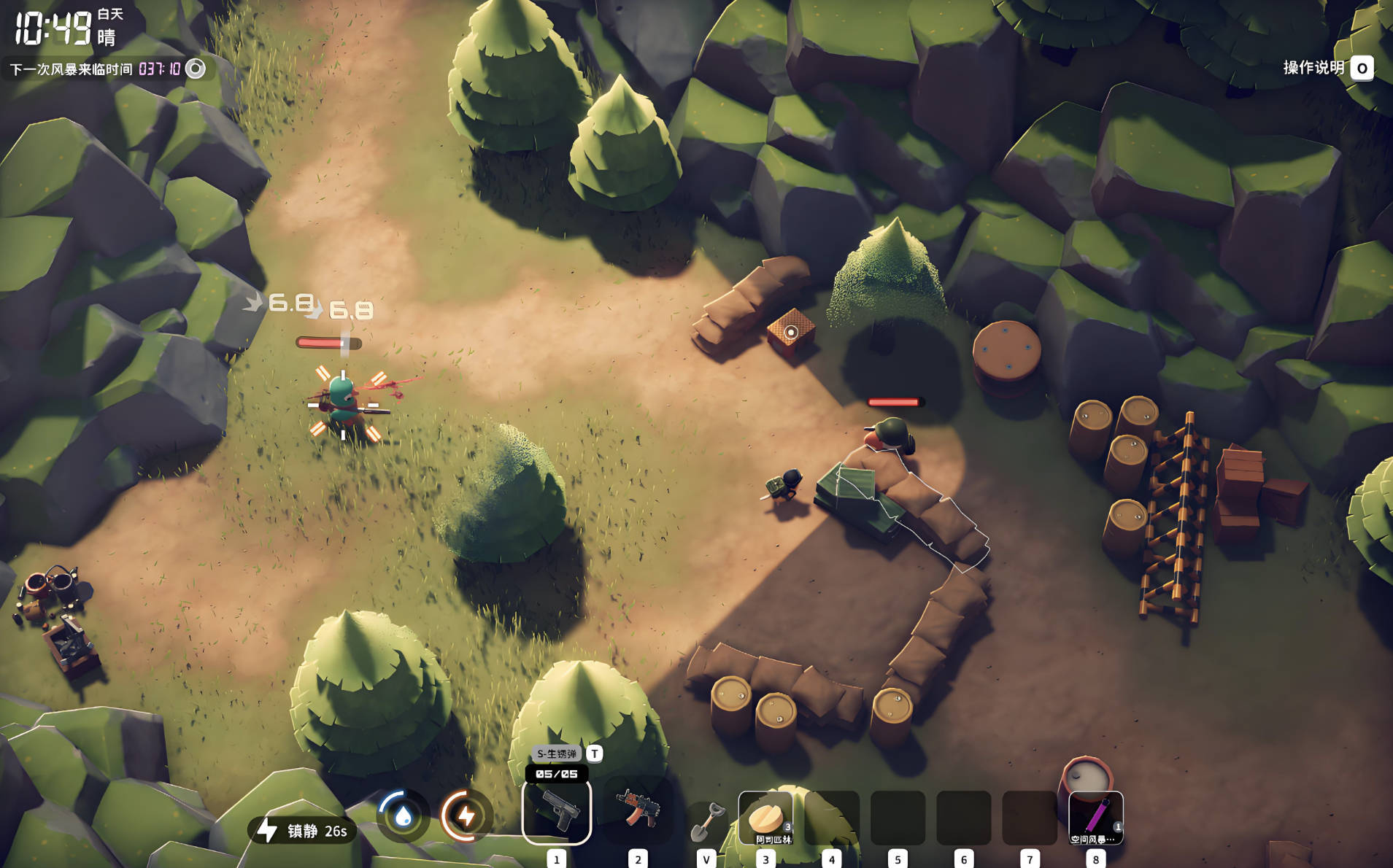Click the S-生锈弹 ammo label
Image resolution: width=1393 pixels, height=868 pixels.
556,752
